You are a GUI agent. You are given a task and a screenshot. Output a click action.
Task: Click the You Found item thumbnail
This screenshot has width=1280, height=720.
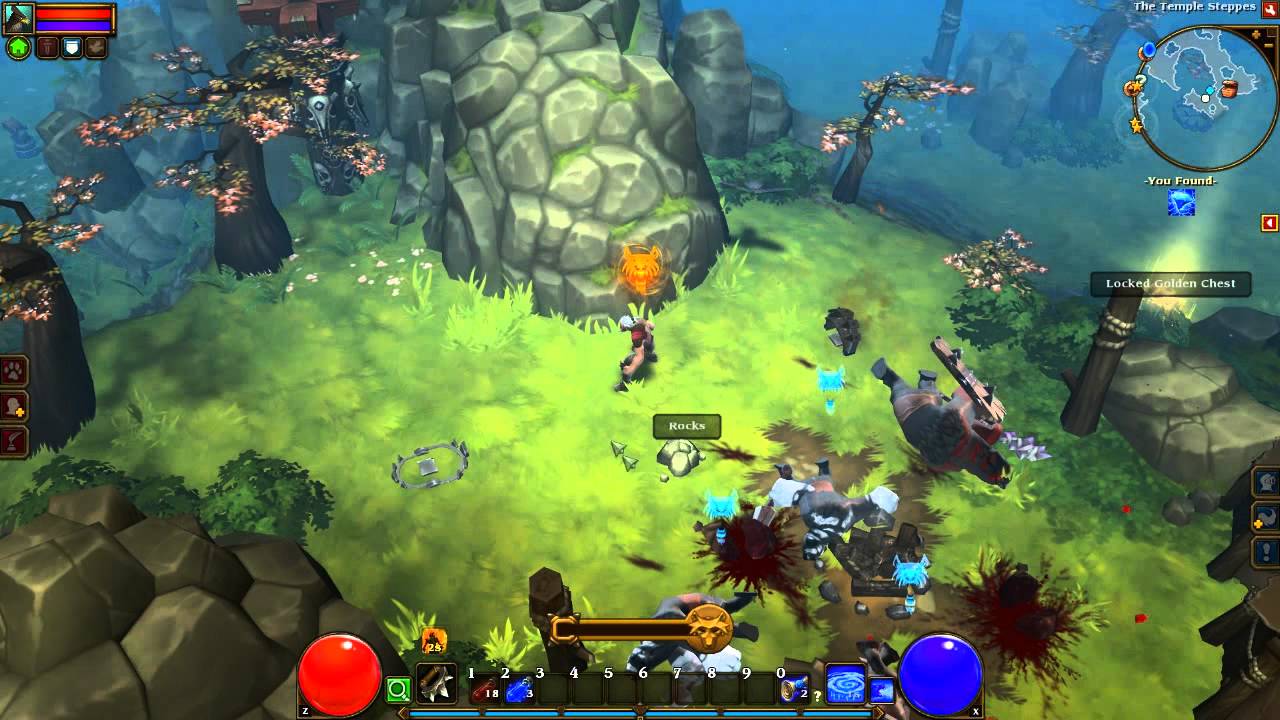pos(1181,203)
